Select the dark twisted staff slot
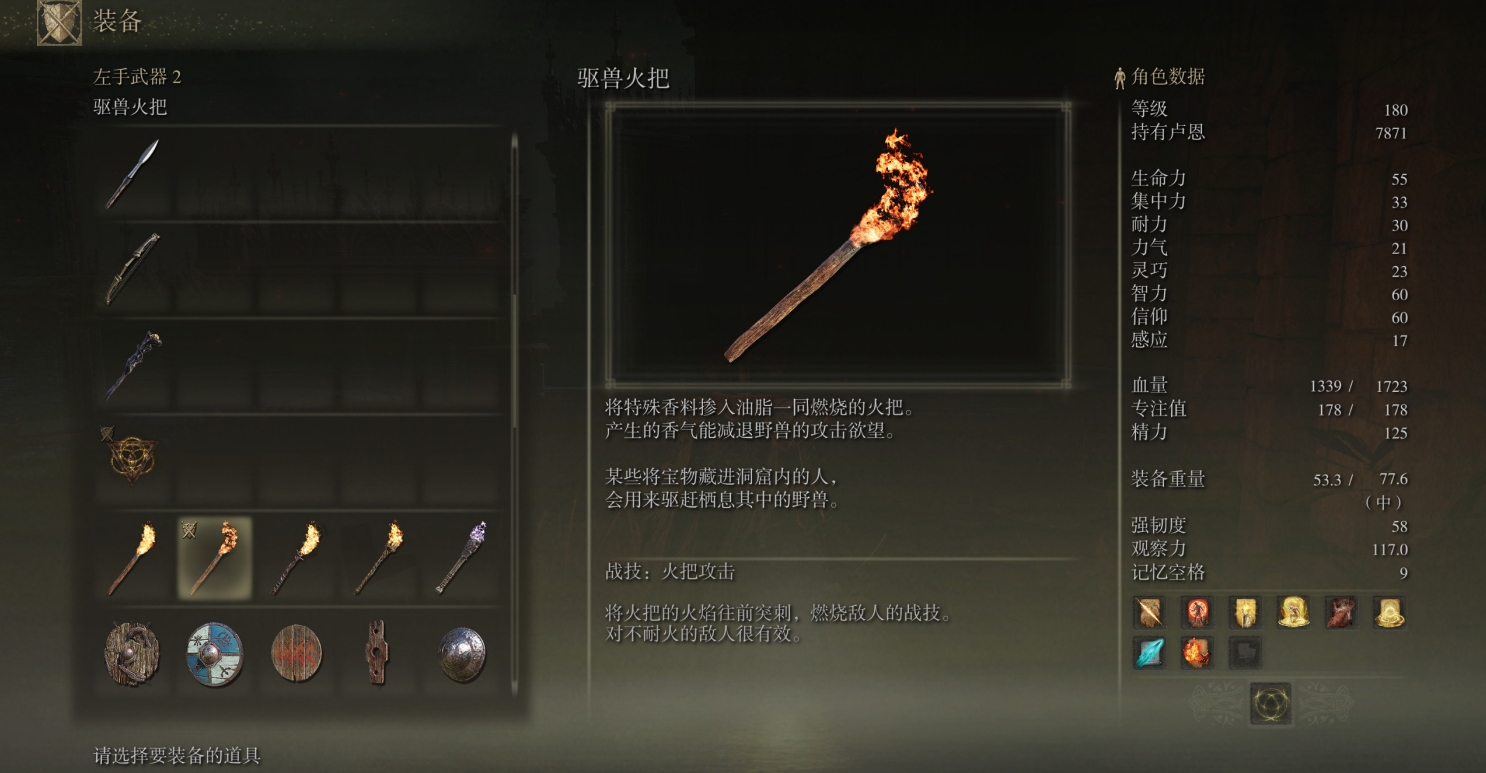Screen dimensions: 1486x773 [133, 363]
